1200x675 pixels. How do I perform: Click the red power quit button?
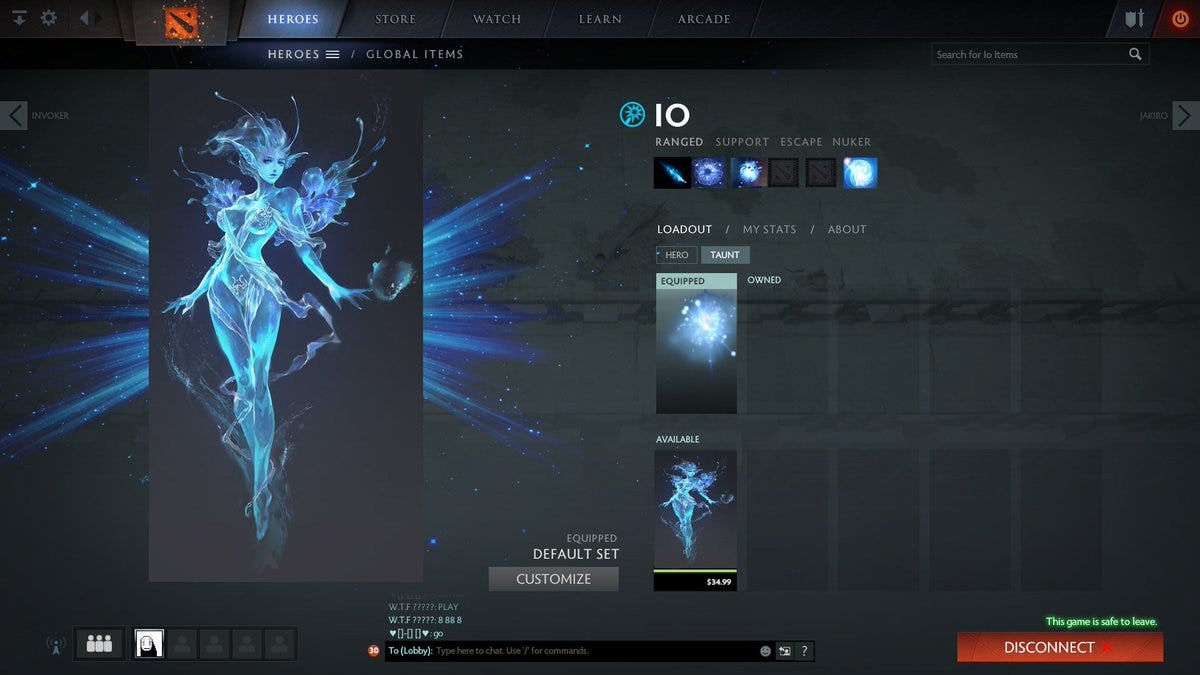pos(1180,19)
